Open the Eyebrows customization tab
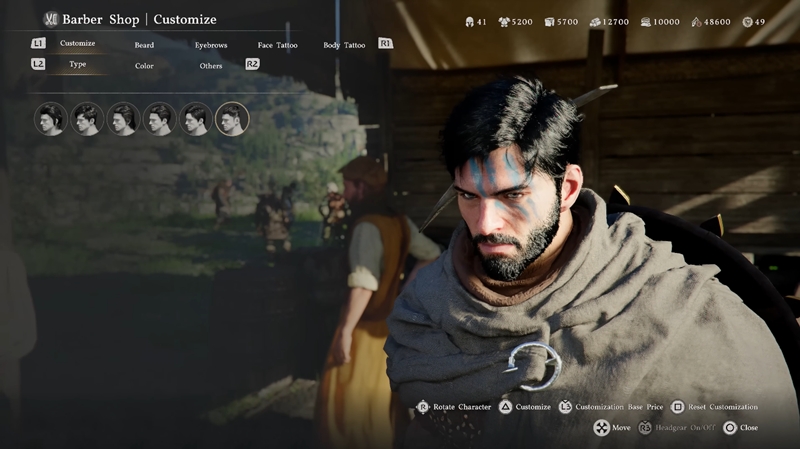The height and width of the screenshot is (449, 800). [x=211, y=45]
